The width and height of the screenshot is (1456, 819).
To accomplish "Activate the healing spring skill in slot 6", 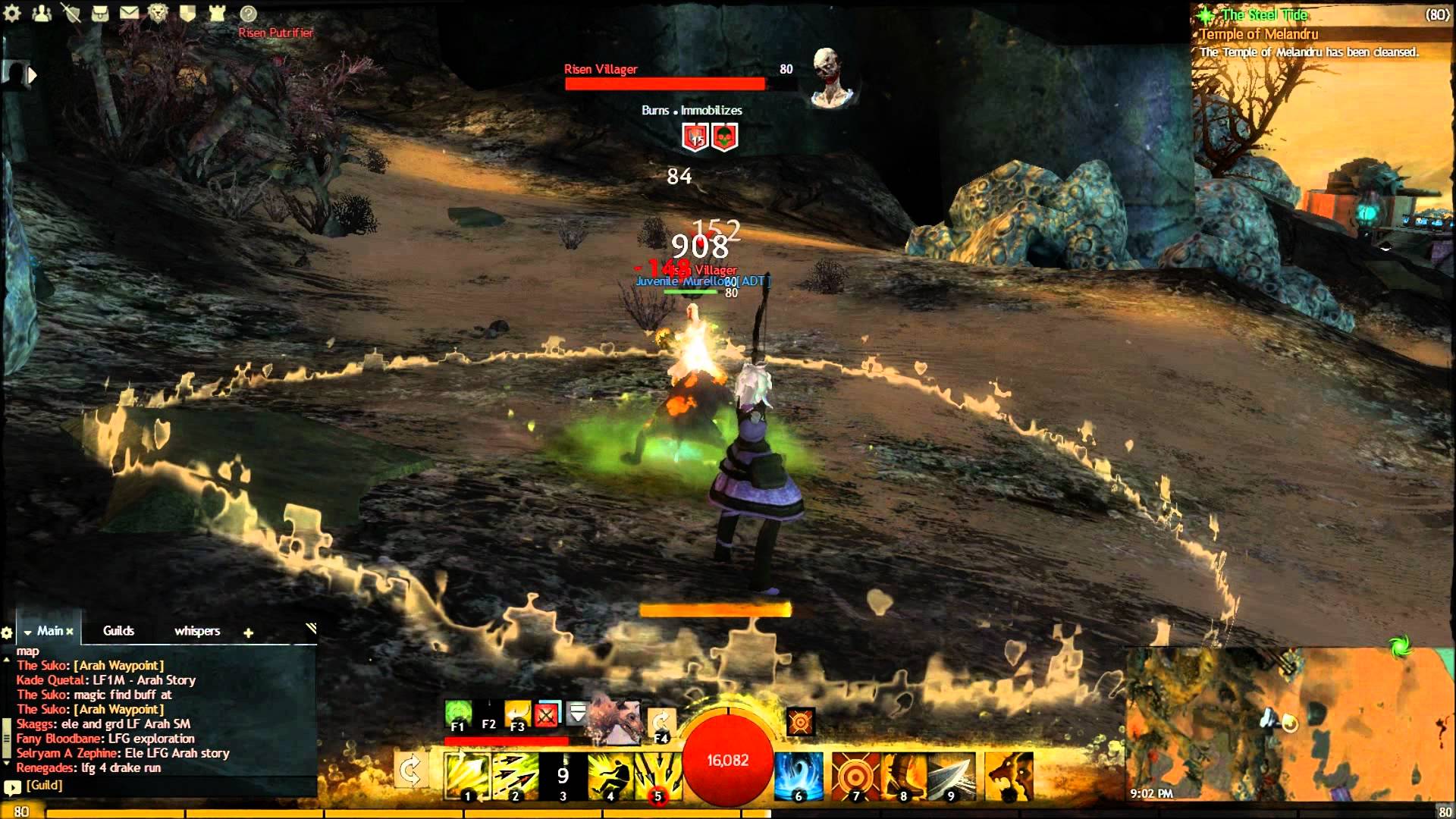I will 799,776.
